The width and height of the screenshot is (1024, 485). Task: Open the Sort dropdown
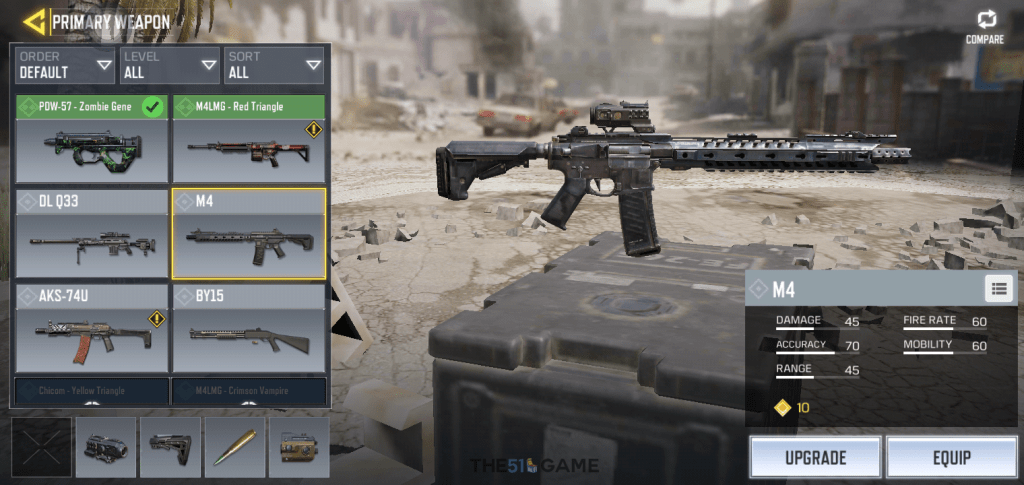pyautogui.click(x=275, y=65)
